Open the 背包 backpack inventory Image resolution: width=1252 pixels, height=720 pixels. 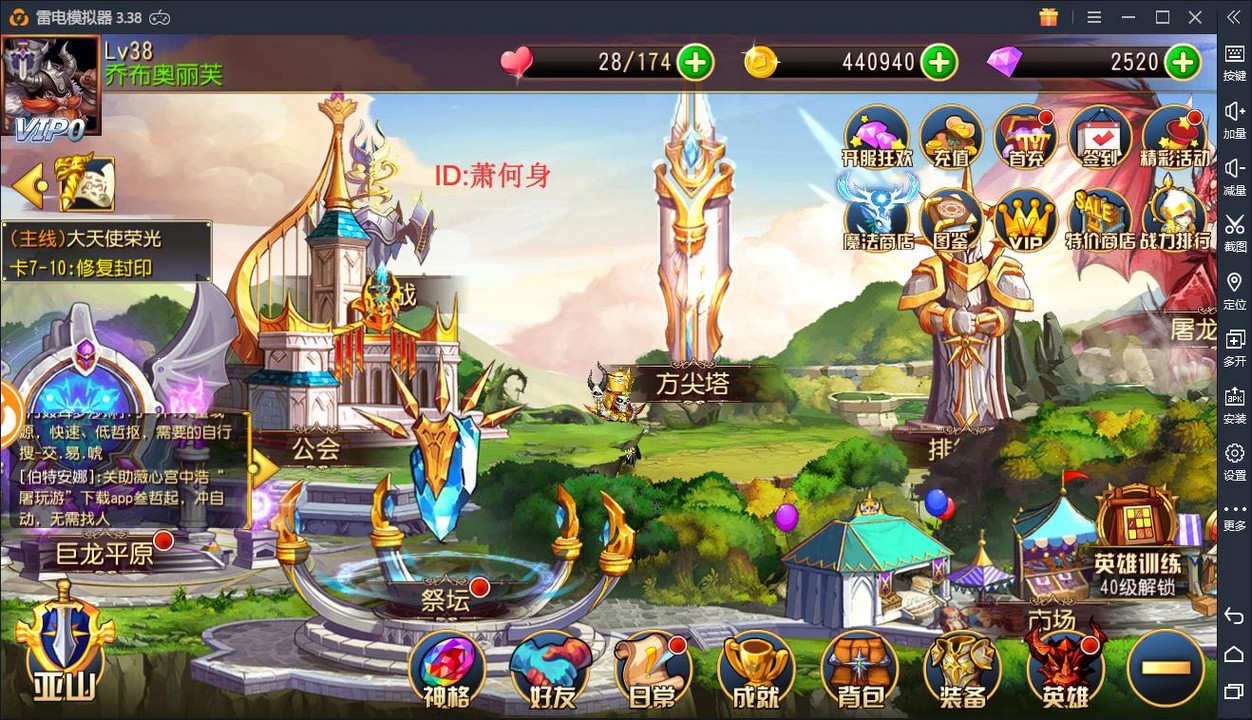859,668
